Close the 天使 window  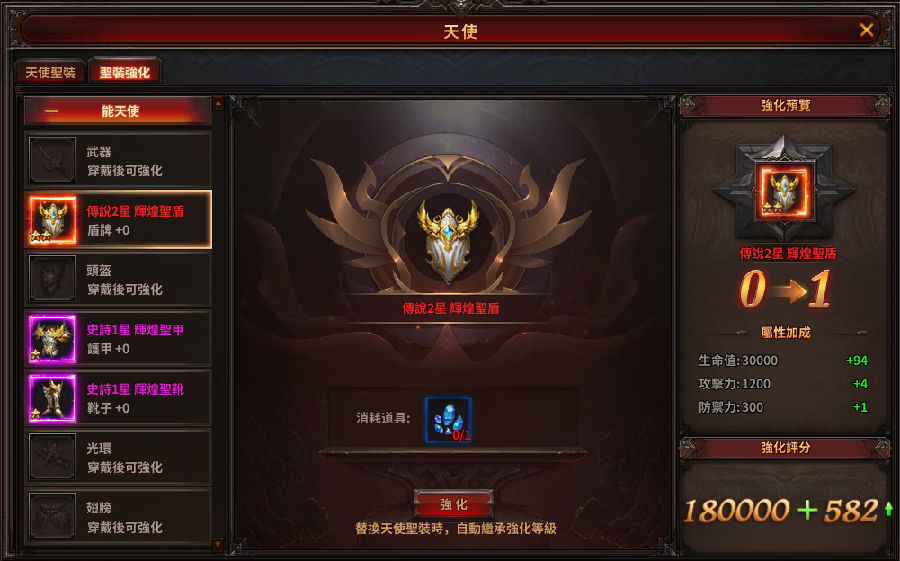[x=866, y=30]
